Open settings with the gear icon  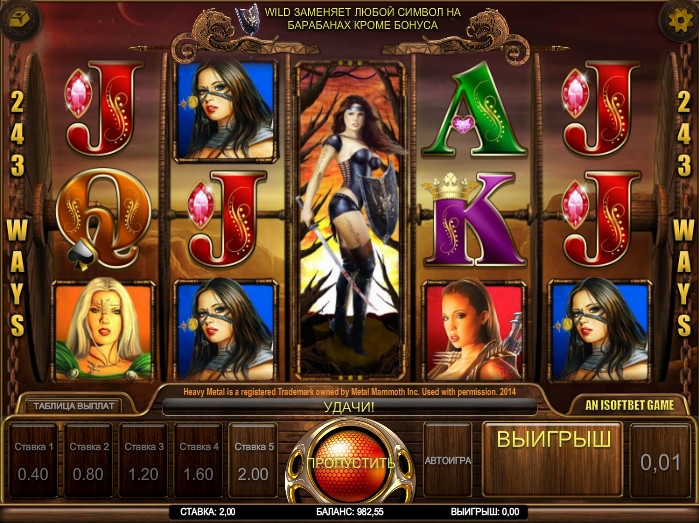click(680, 18)
